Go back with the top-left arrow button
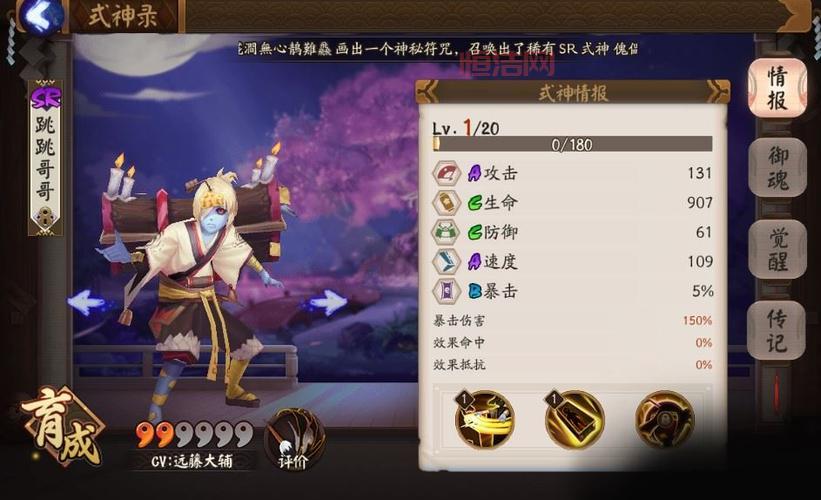821x500 pixels. (x=40, y=16)
